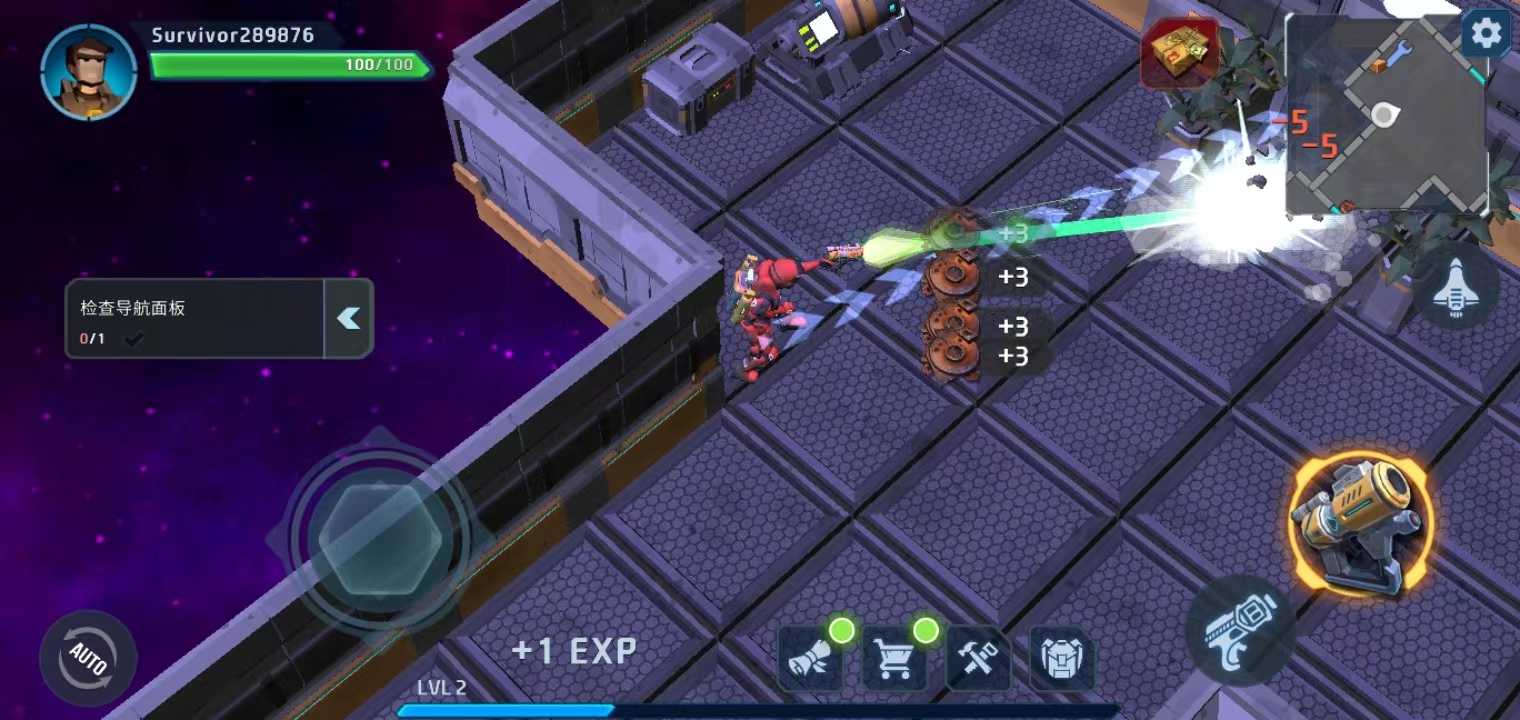Open the shopping cart store

894,659
